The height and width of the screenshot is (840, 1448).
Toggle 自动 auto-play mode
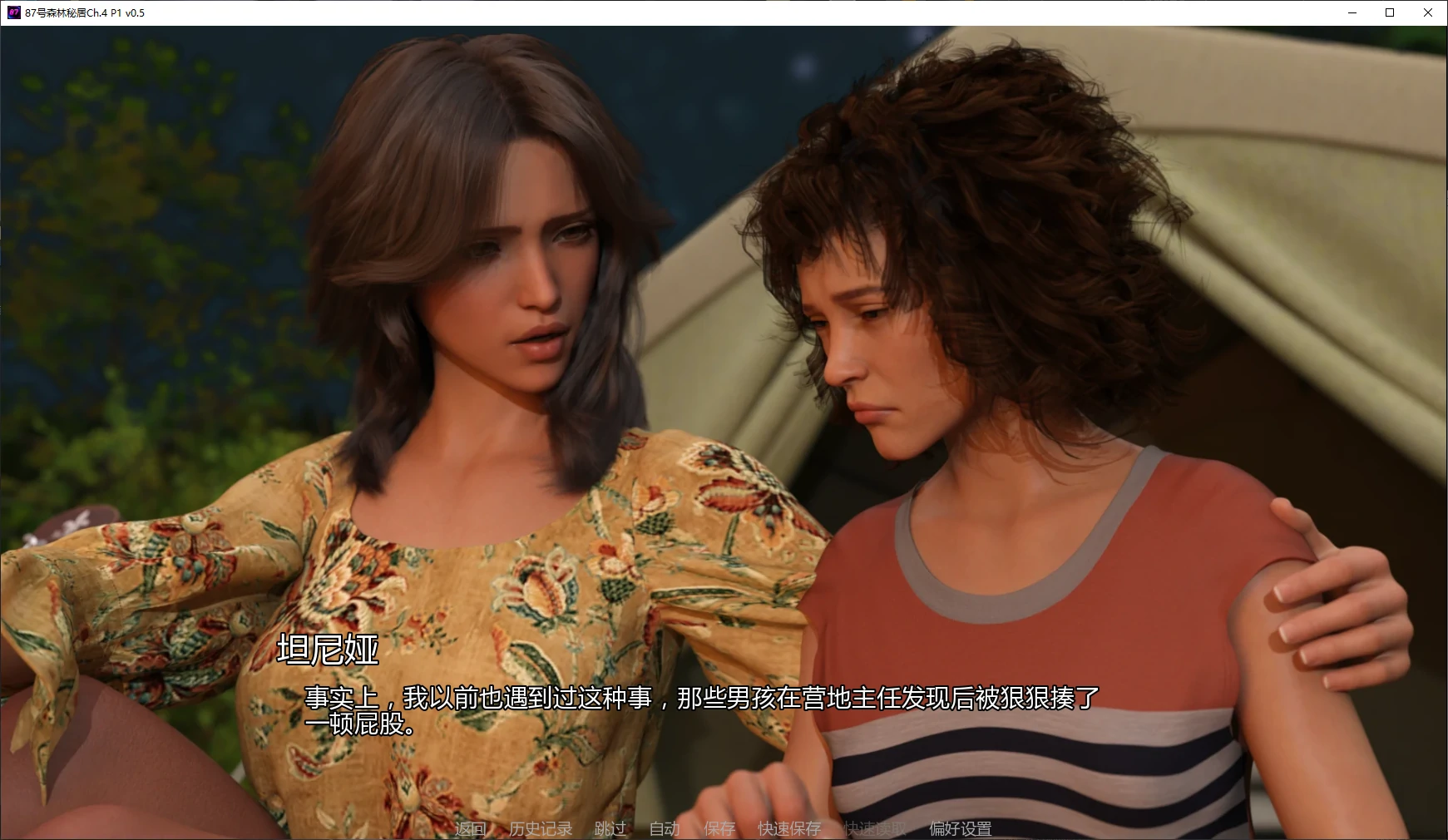point(665,828)
